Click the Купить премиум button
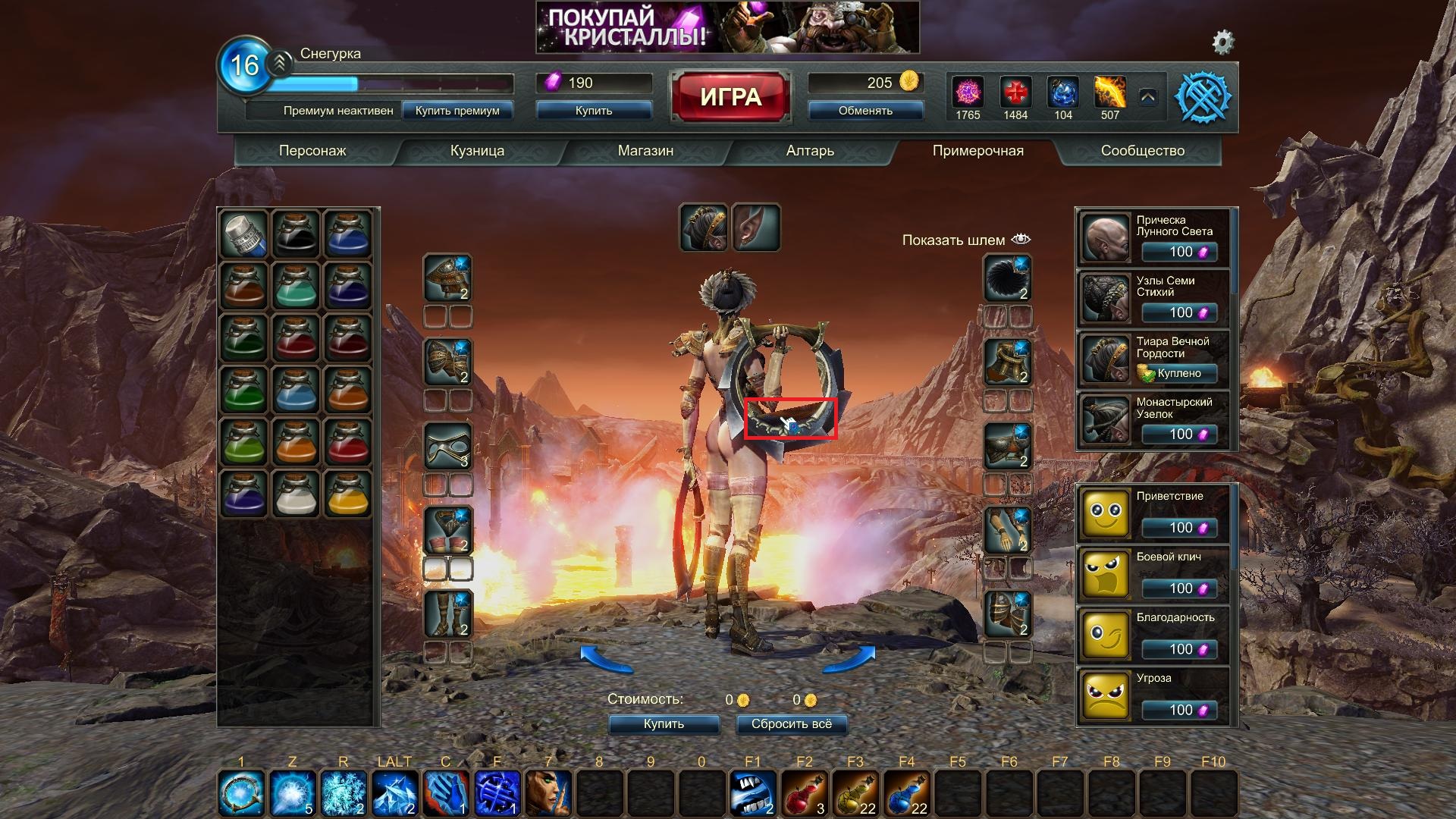Image resolution: width=1456 pixels, height=819 pixels. pyautogui.click(x=457, y=111)
